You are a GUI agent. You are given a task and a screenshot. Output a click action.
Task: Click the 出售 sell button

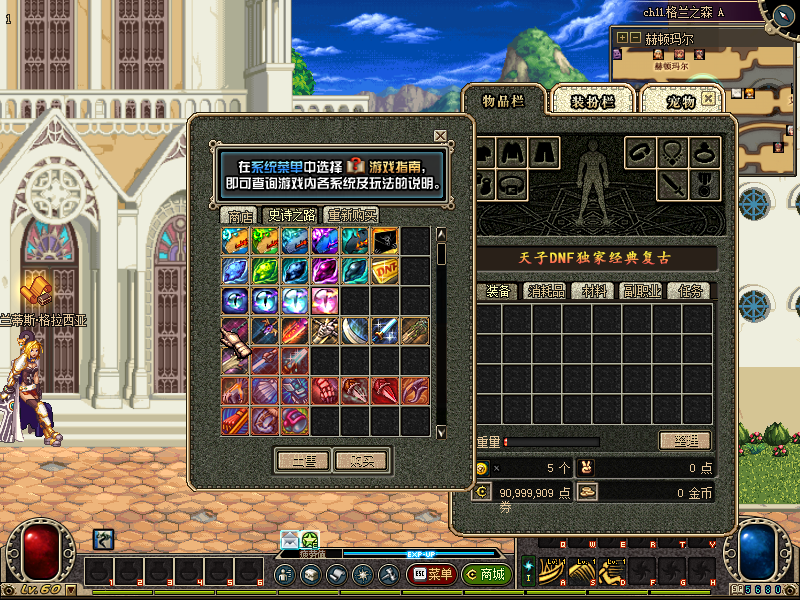coord(303,461)
